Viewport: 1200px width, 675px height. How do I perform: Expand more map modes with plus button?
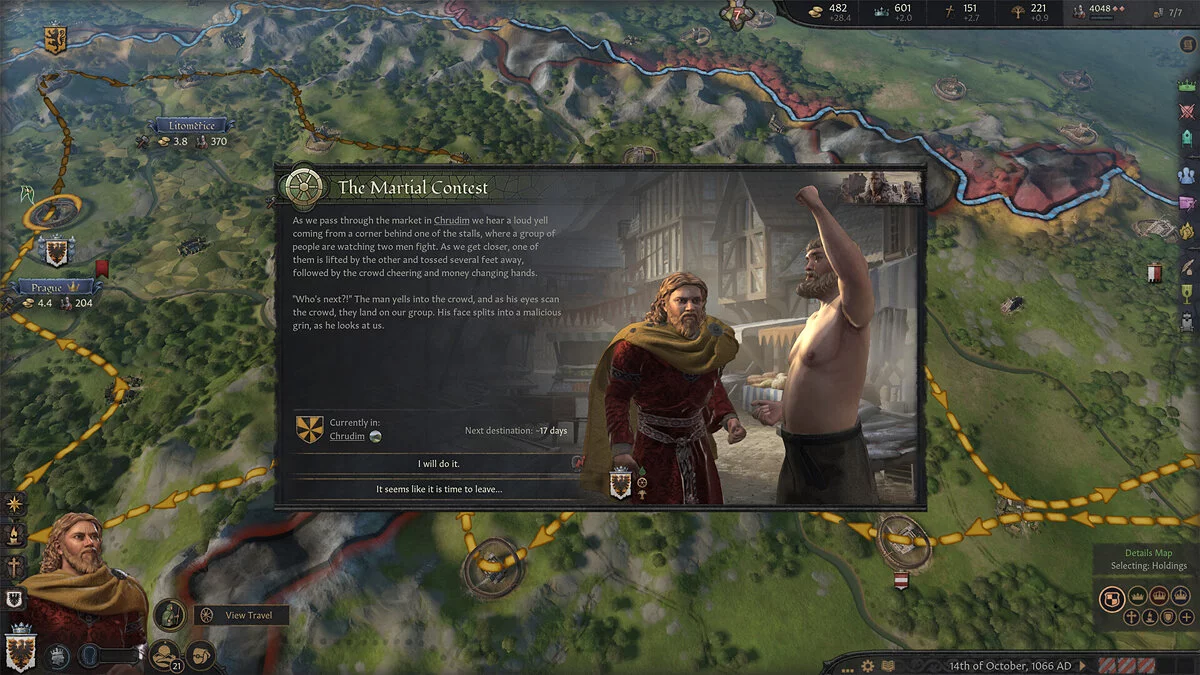point(1185,617)
